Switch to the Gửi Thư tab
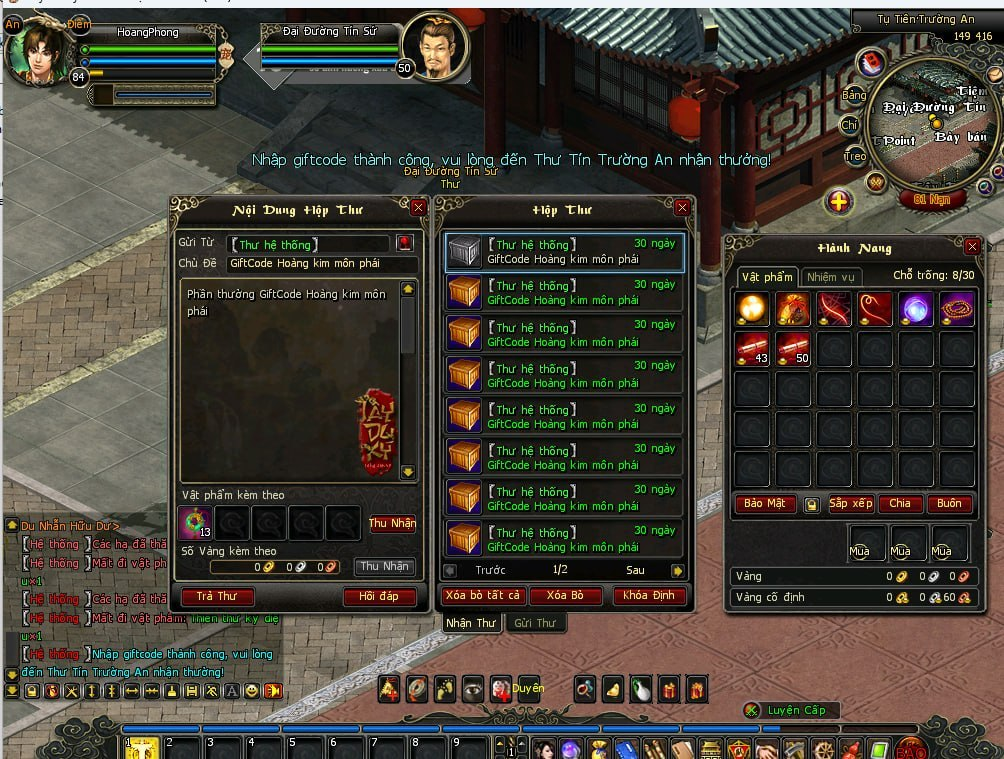 point(535,623)
